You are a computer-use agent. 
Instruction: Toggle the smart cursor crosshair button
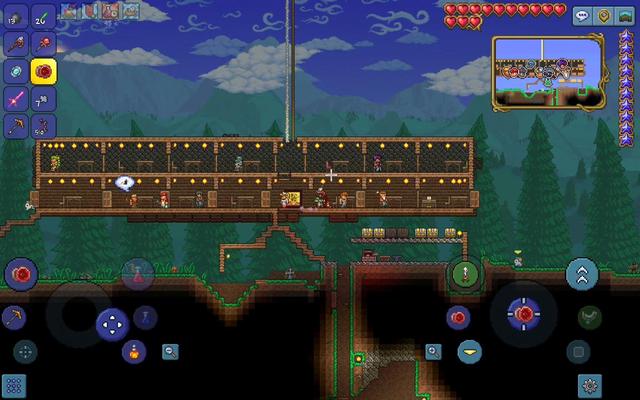(x=25, y=351)
